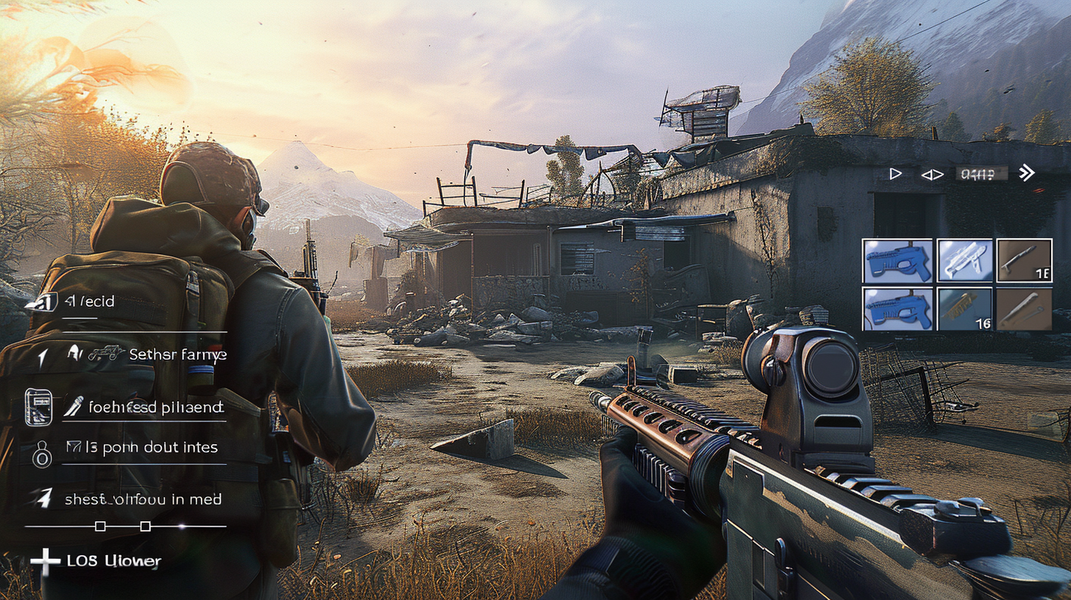
Task: Click the double chevron next button
Action: 1026,173
